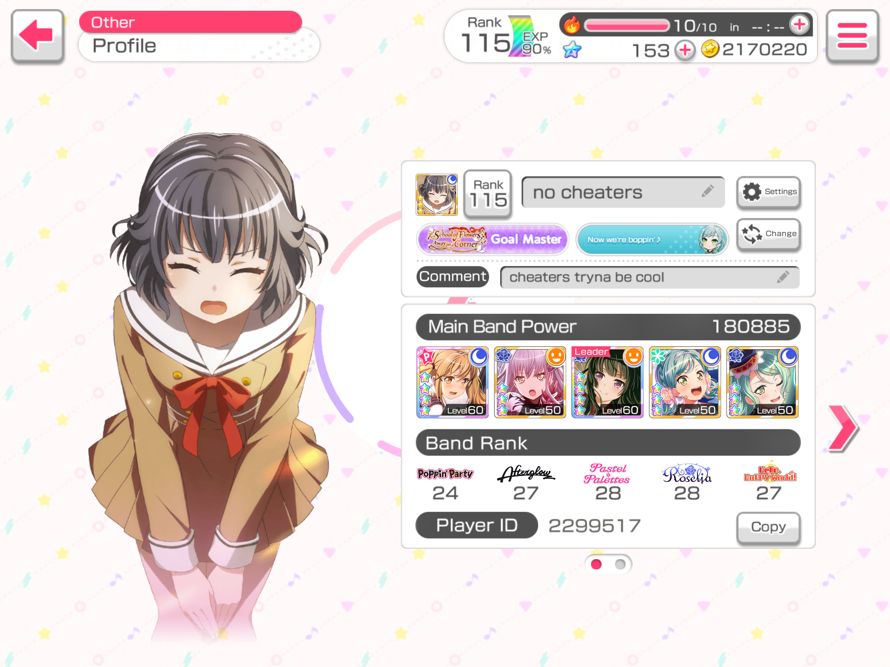This screenshot has width=890, height=667.
Task: Select the 'Now we're boppin' title badge
Action: [651, 239]
